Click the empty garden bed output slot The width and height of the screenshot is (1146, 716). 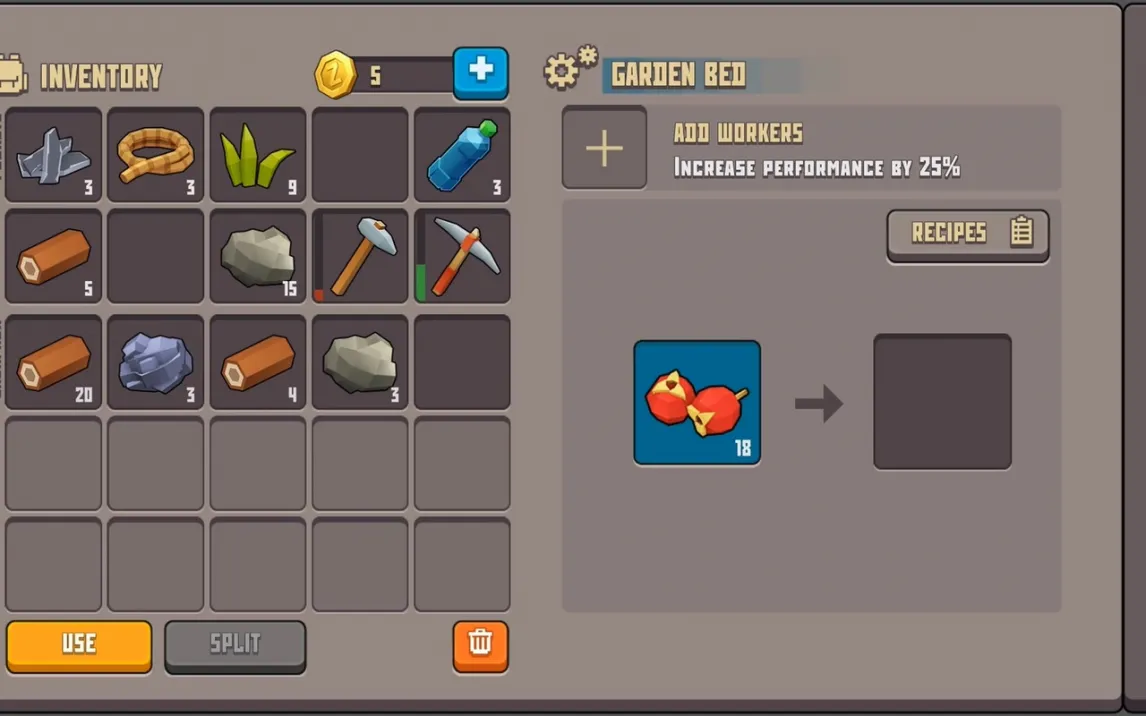click(942, 402)
